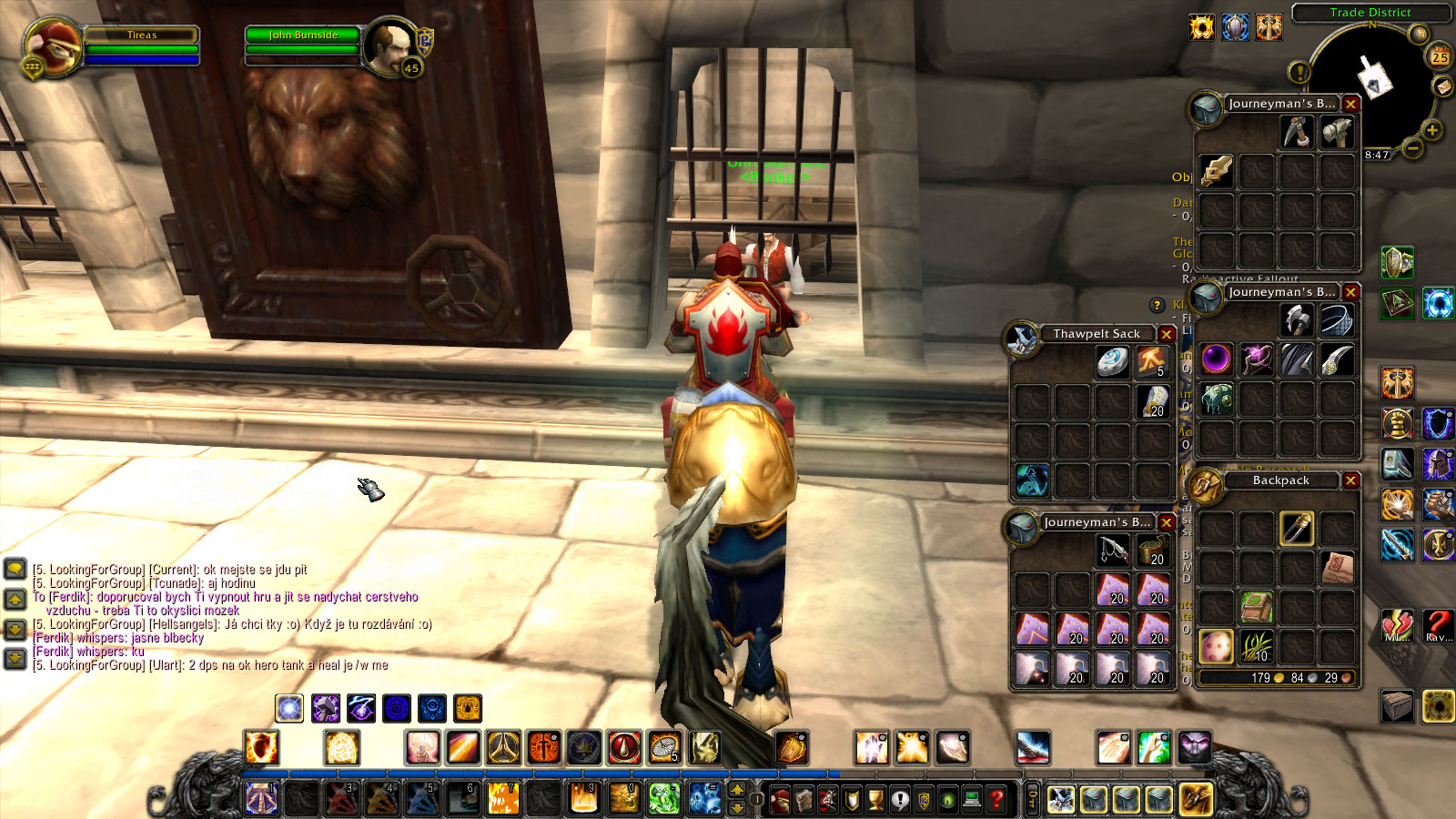Image resolution: width=1456 pixels, height=819 pixels.
Task: Page the action bar up
Action: pos(738,790)
